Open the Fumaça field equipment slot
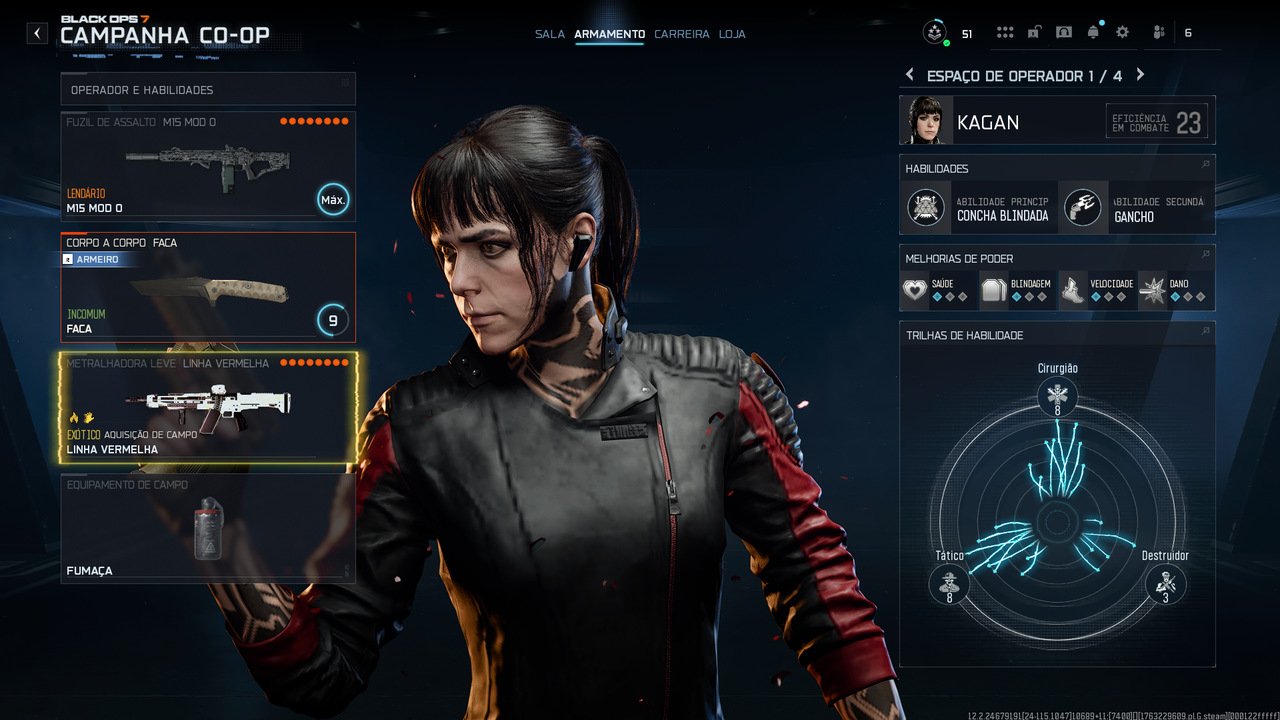Viewport: 1280px width, 720px height. click(x=208, y=528)
